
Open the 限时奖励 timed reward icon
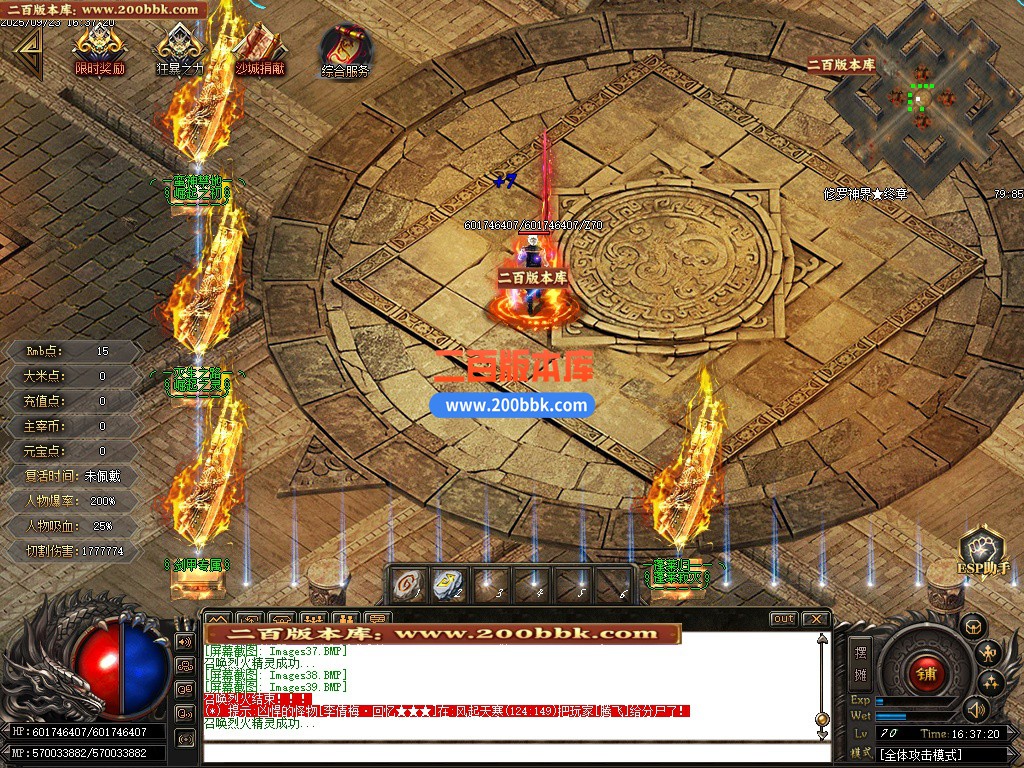click(x=100, y=46)
